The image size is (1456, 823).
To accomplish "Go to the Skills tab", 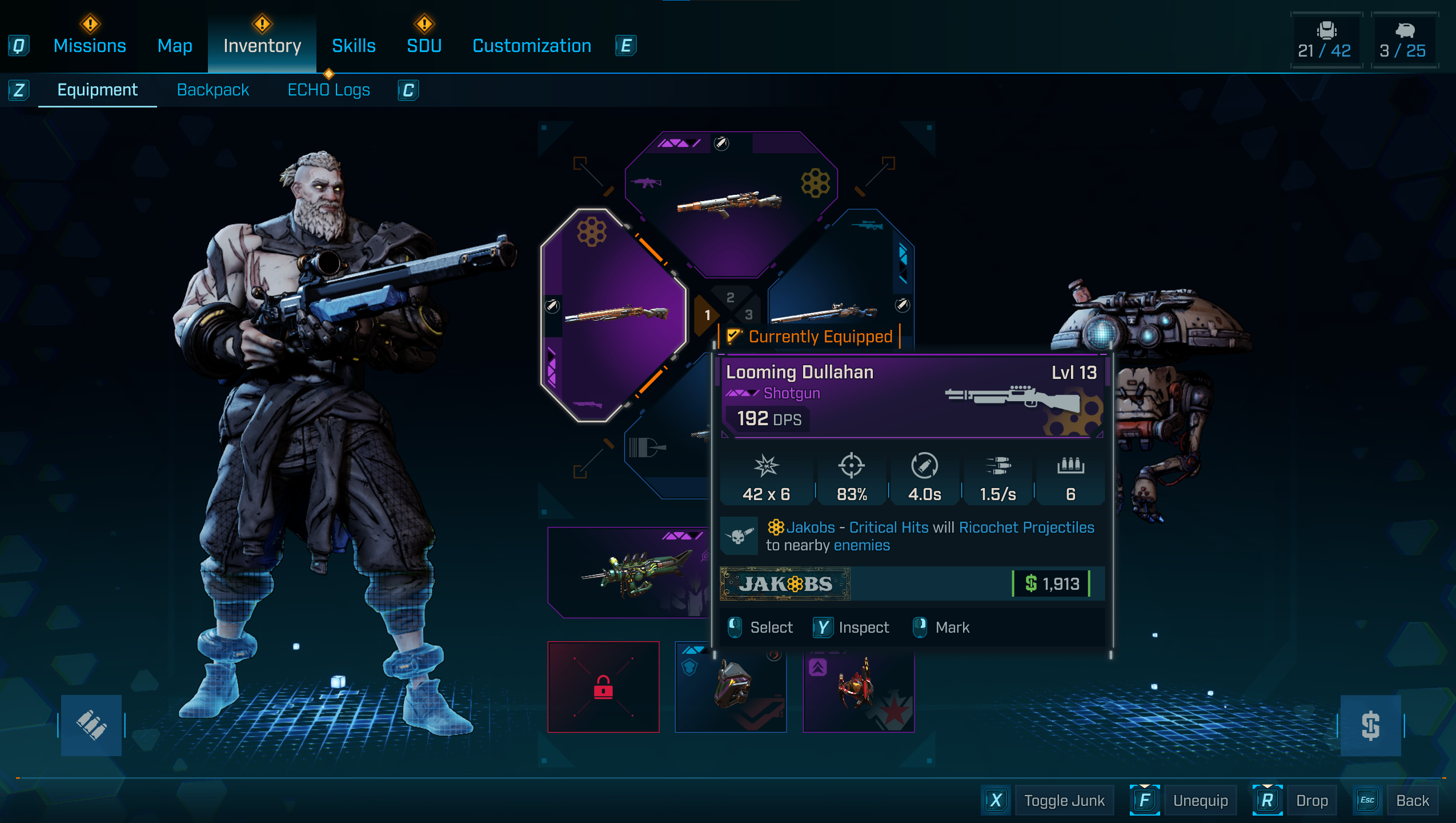I will point(354,46).
